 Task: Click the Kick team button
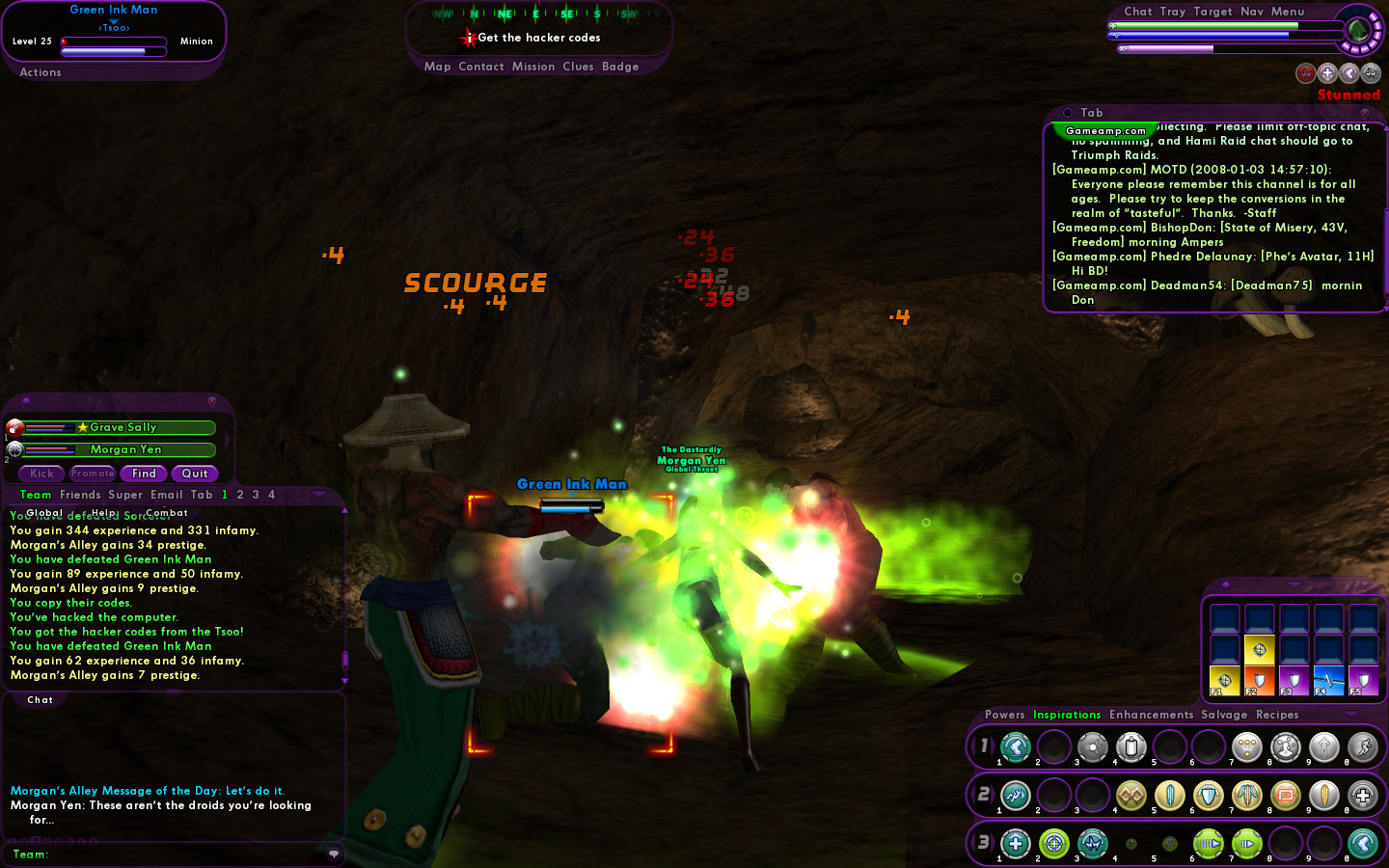[41, 474]
